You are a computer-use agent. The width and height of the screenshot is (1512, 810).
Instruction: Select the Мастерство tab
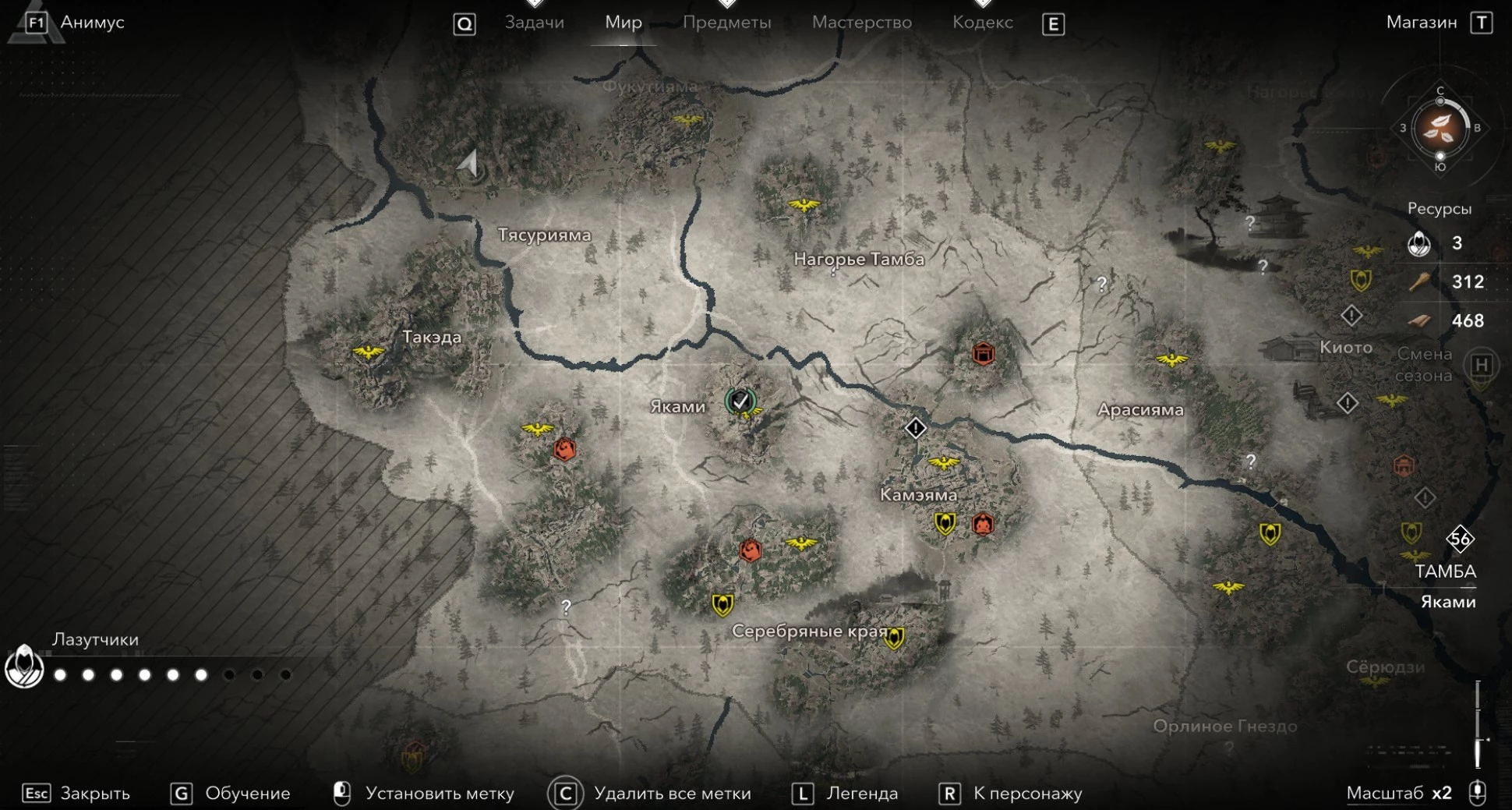(x=861, y=23)
